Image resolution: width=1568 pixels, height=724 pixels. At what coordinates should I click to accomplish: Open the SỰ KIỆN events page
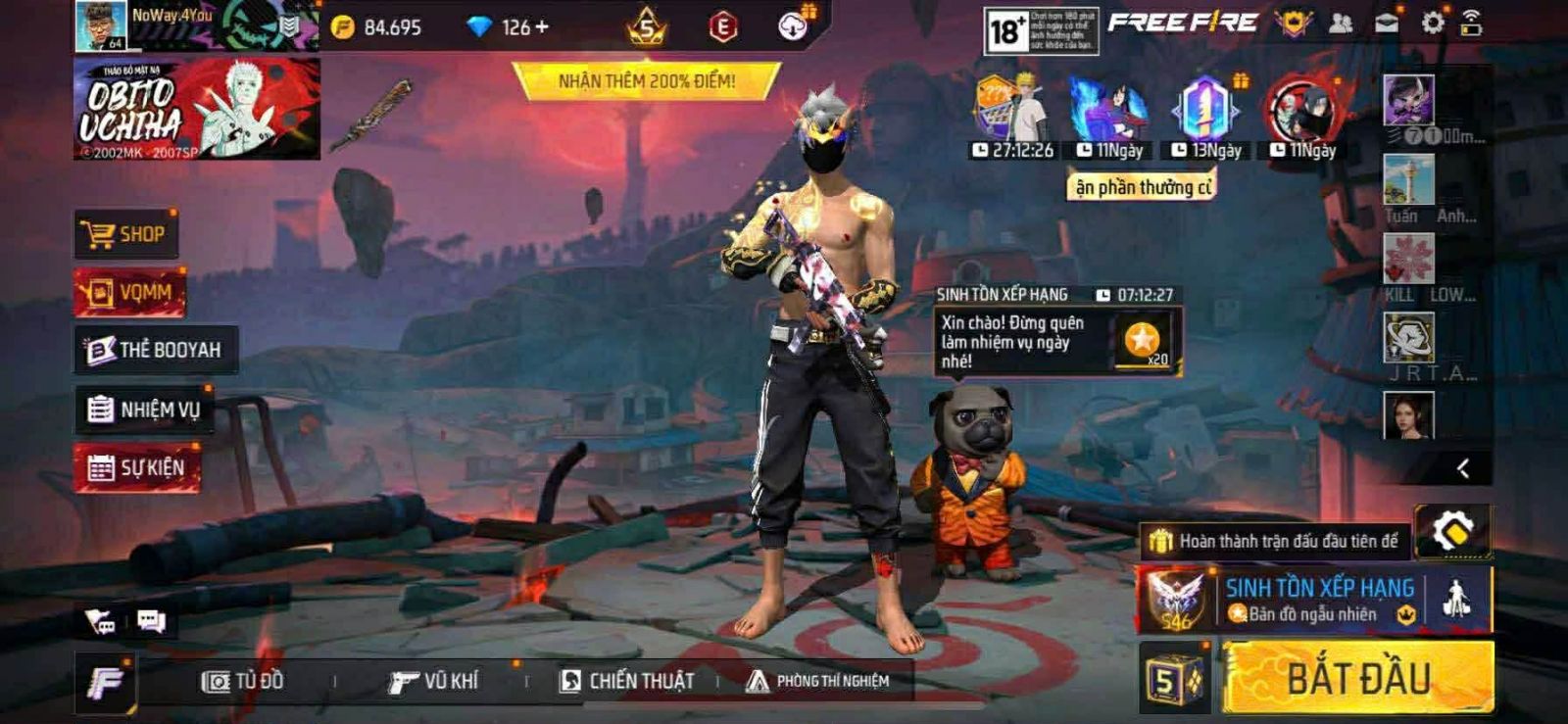click(137, 468)
